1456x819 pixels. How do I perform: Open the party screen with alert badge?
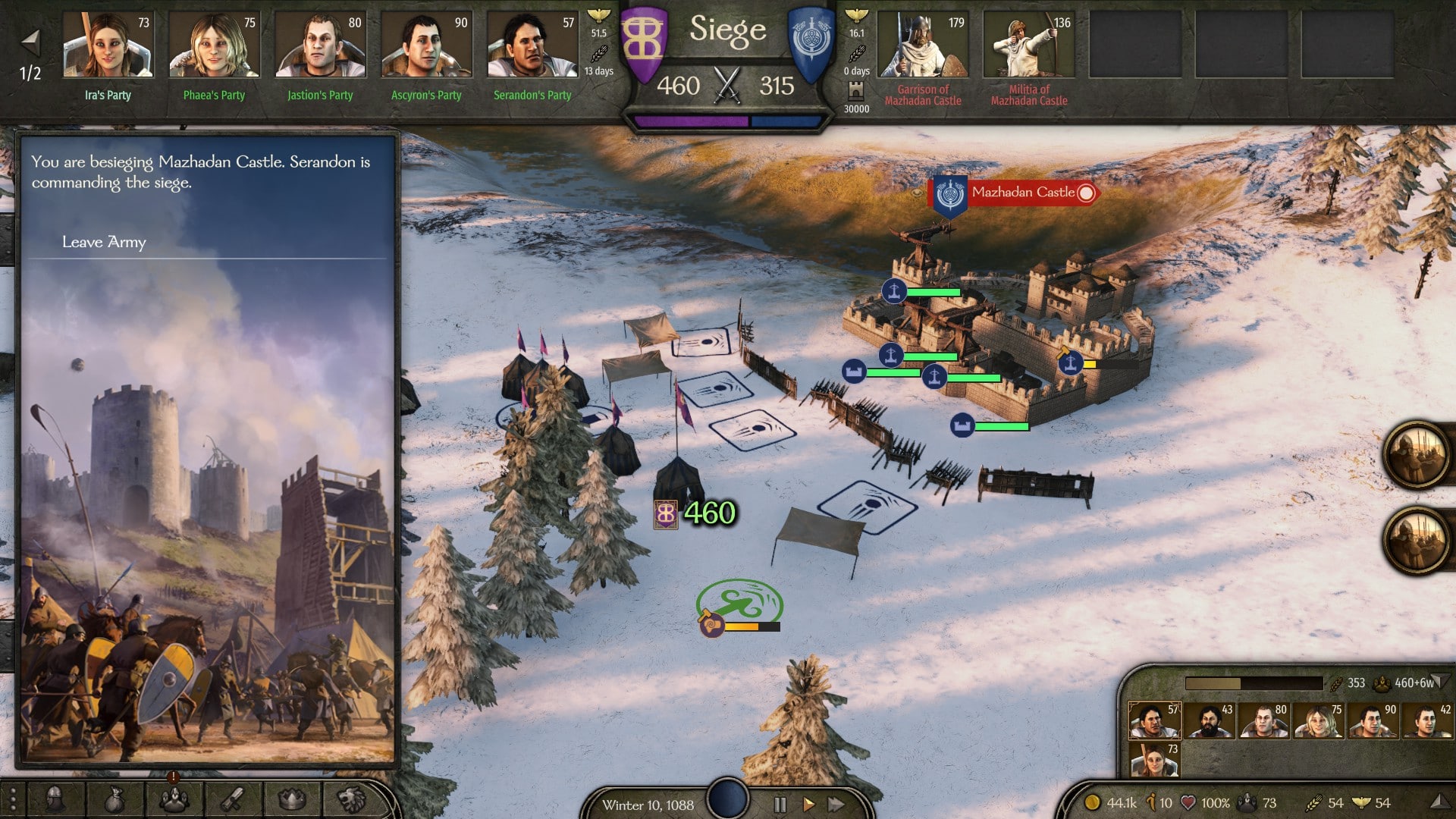pos(174,799)
